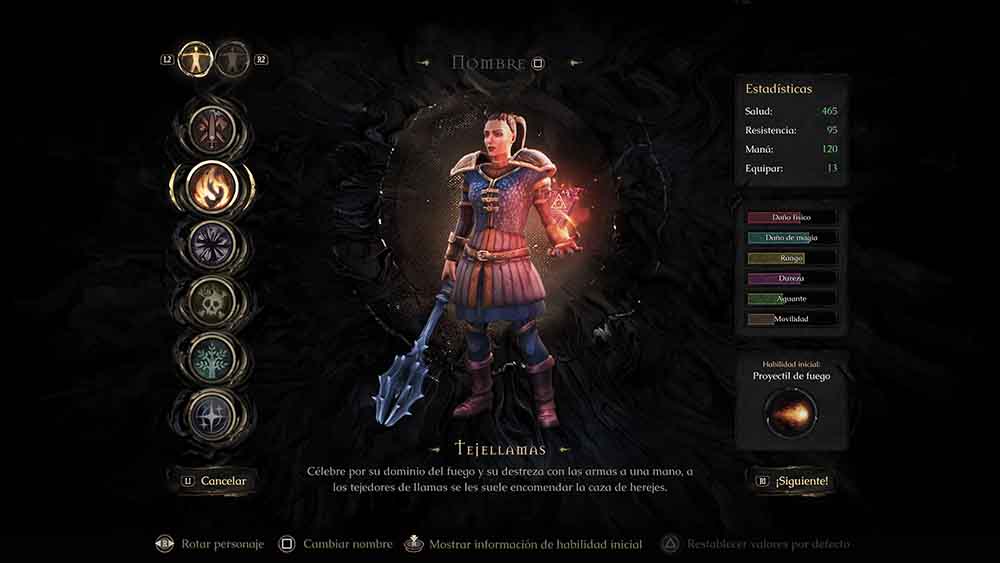Continue with the ¡Siguiente! button
1000x563 pixels.
pyautogui.click(x=792, y=481)
